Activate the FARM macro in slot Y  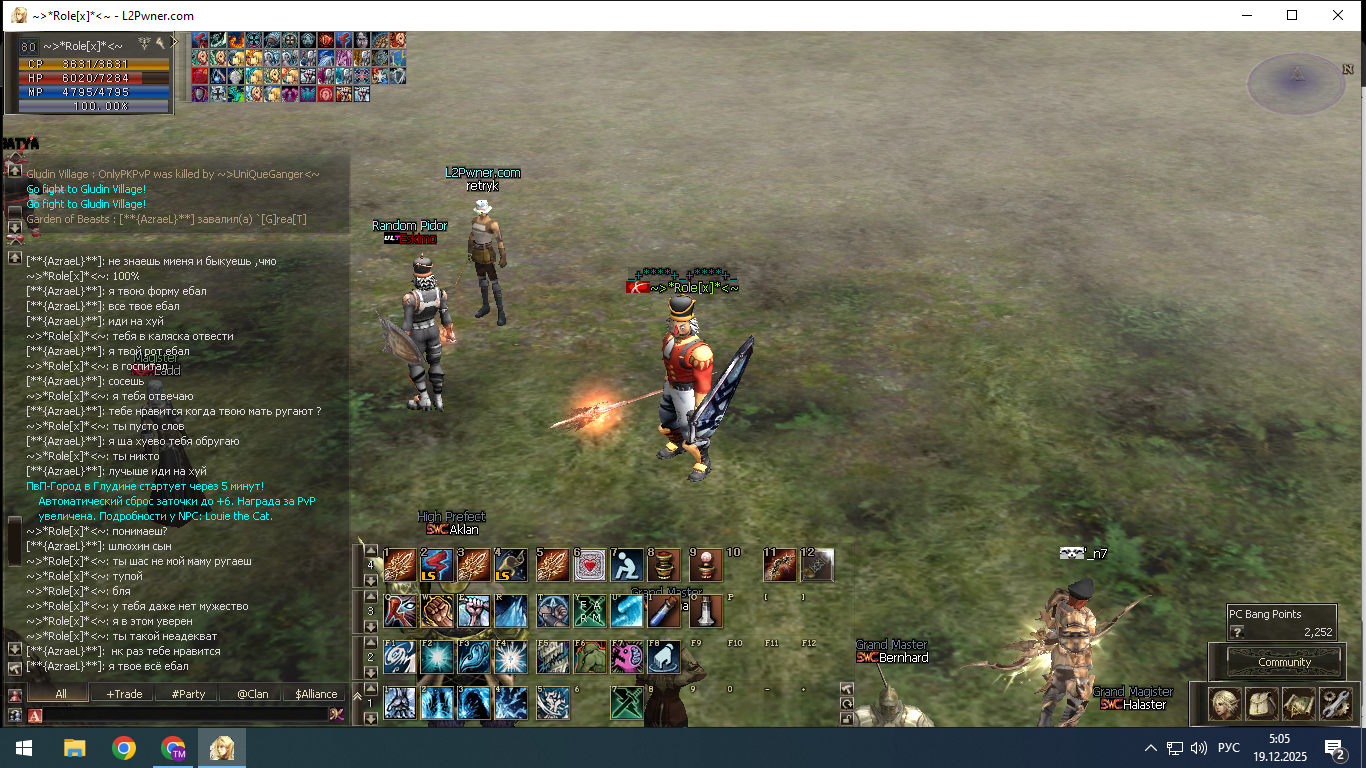[x=589, y=611]
